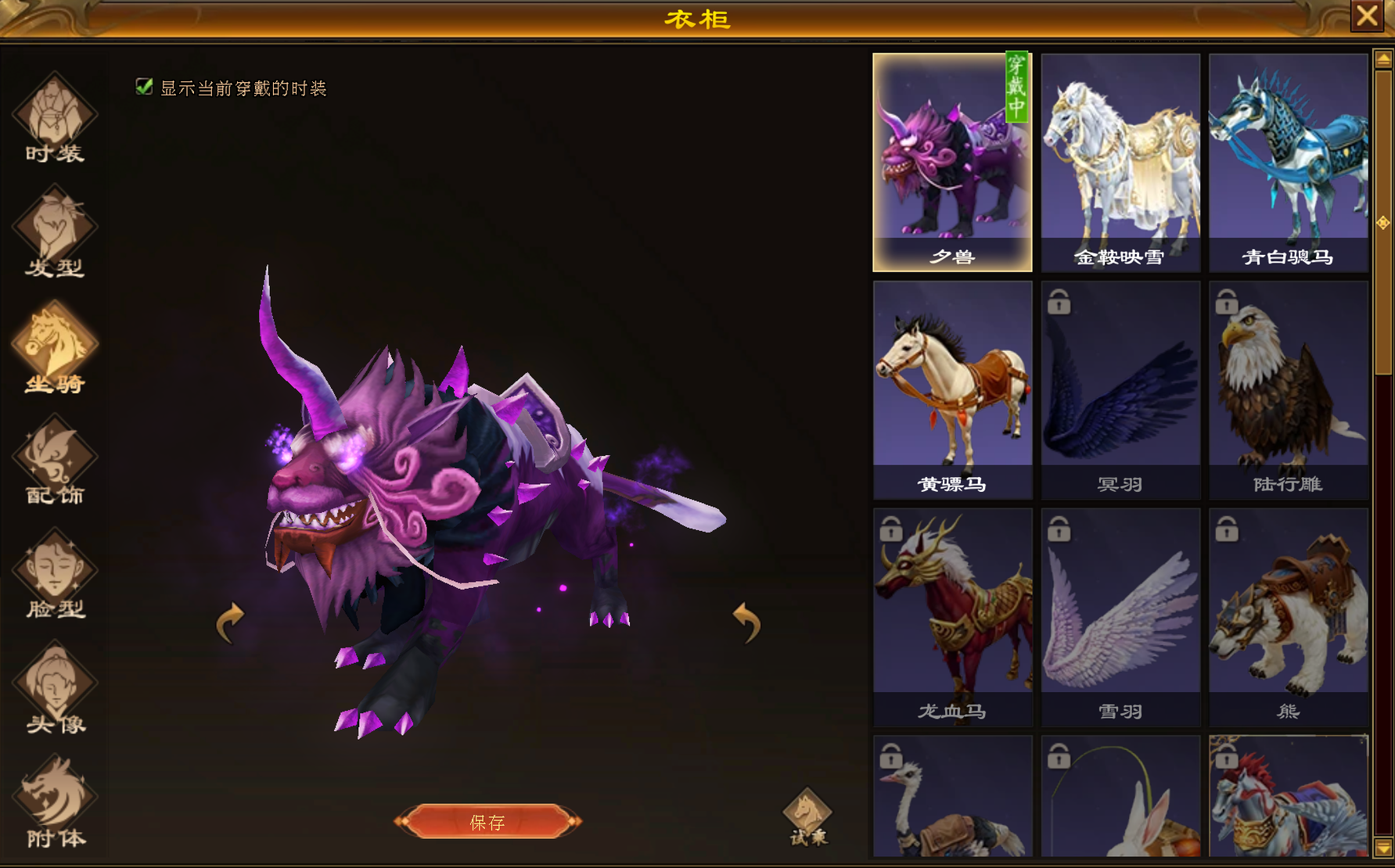Open the 发型 hairstyle tab
The image size is (1395, 868).
54,232
